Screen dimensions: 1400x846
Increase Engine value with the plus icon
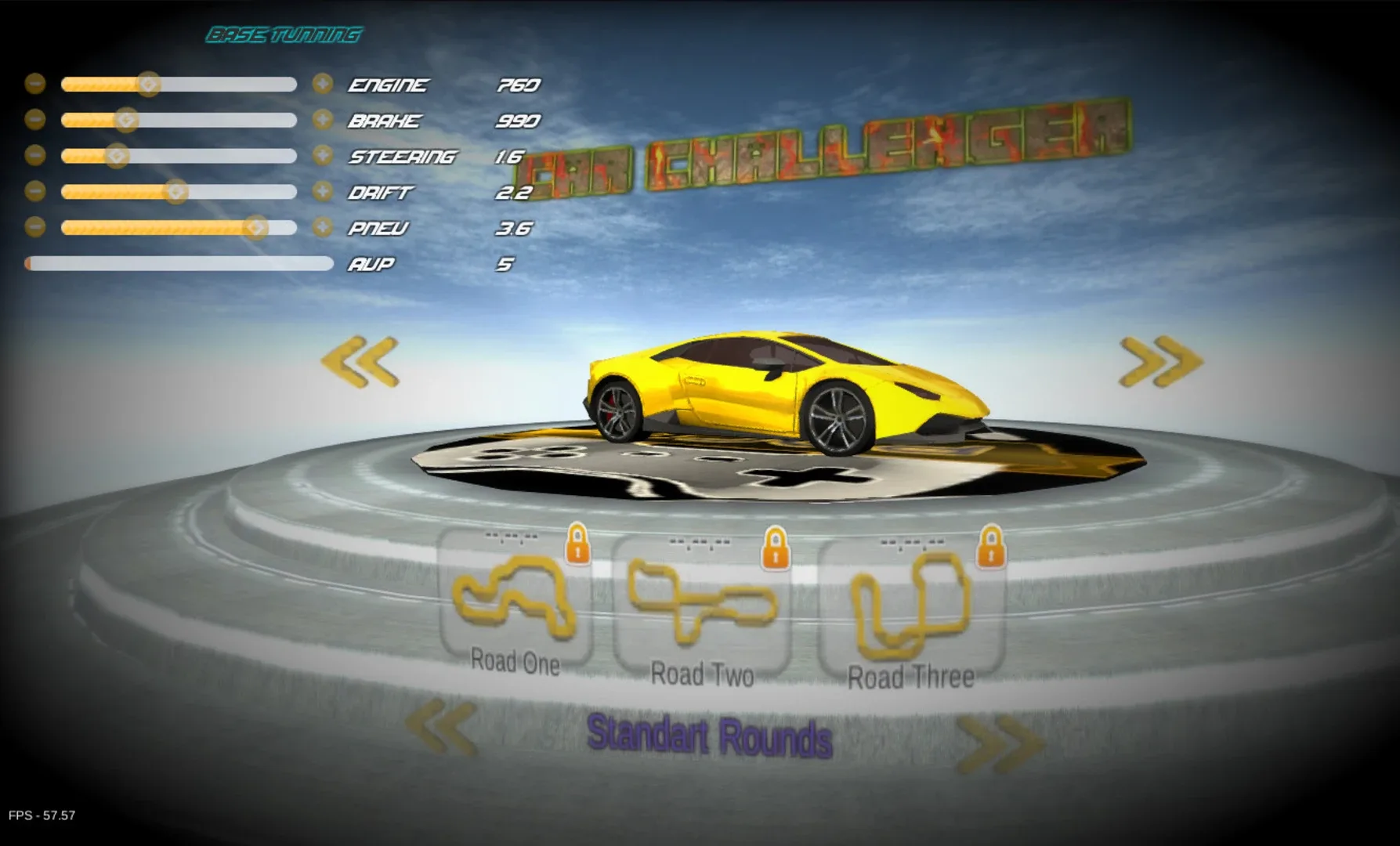pyautogui.click(x=324, y=83)
